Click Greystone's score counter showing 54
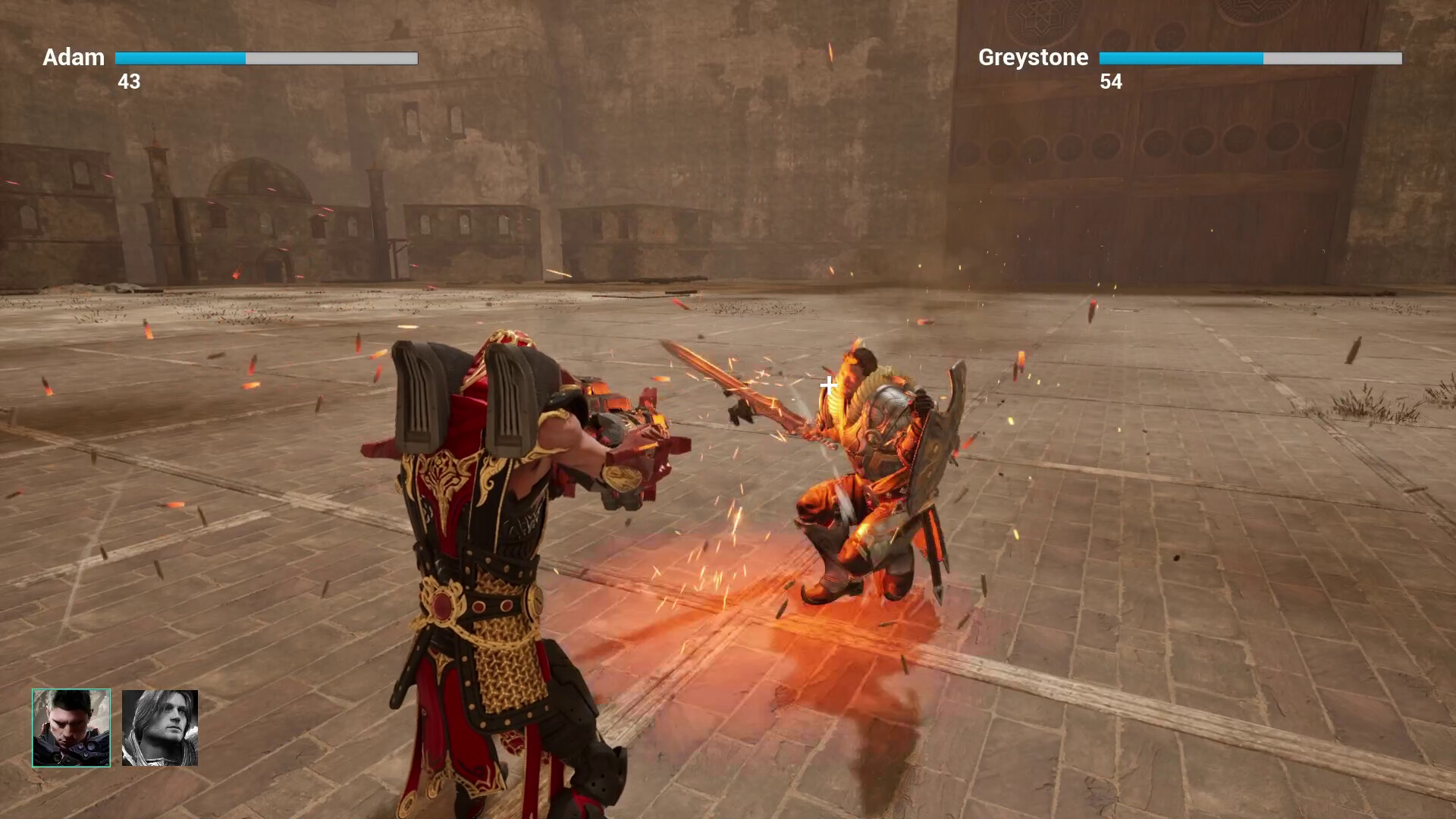 1111,83
